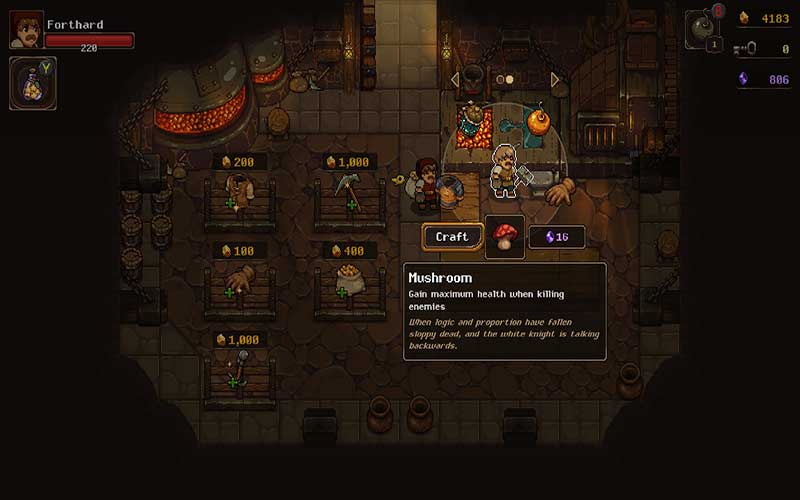Advance to the next crafting page with right arrow
Image resolution: width=800 pixels, height=500 pixels.
tap(556, 79)
